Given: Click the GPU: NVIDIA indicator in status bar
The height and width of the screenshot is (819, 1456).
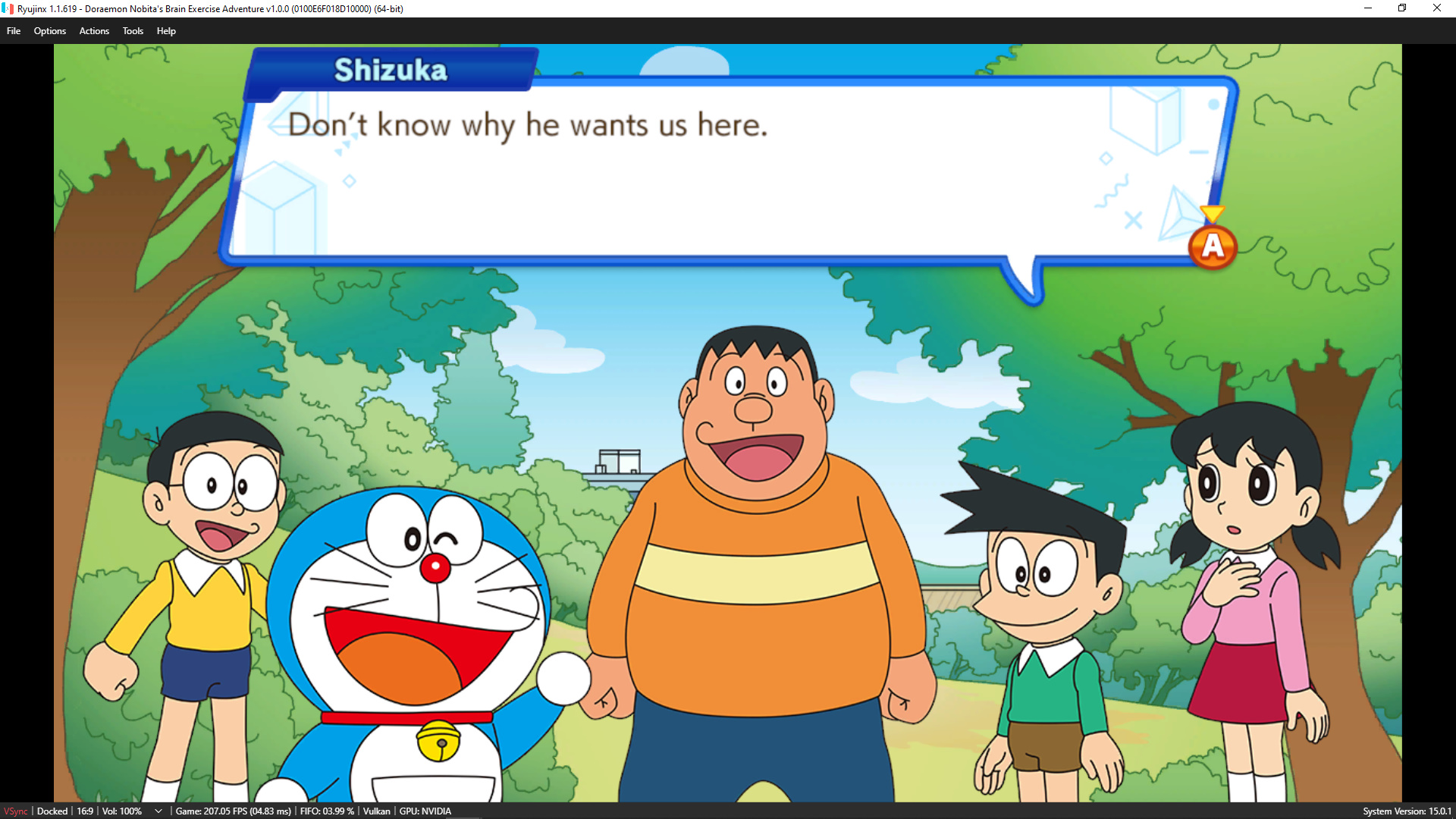Looking at the screenshot, I should [x=425, y=811].
